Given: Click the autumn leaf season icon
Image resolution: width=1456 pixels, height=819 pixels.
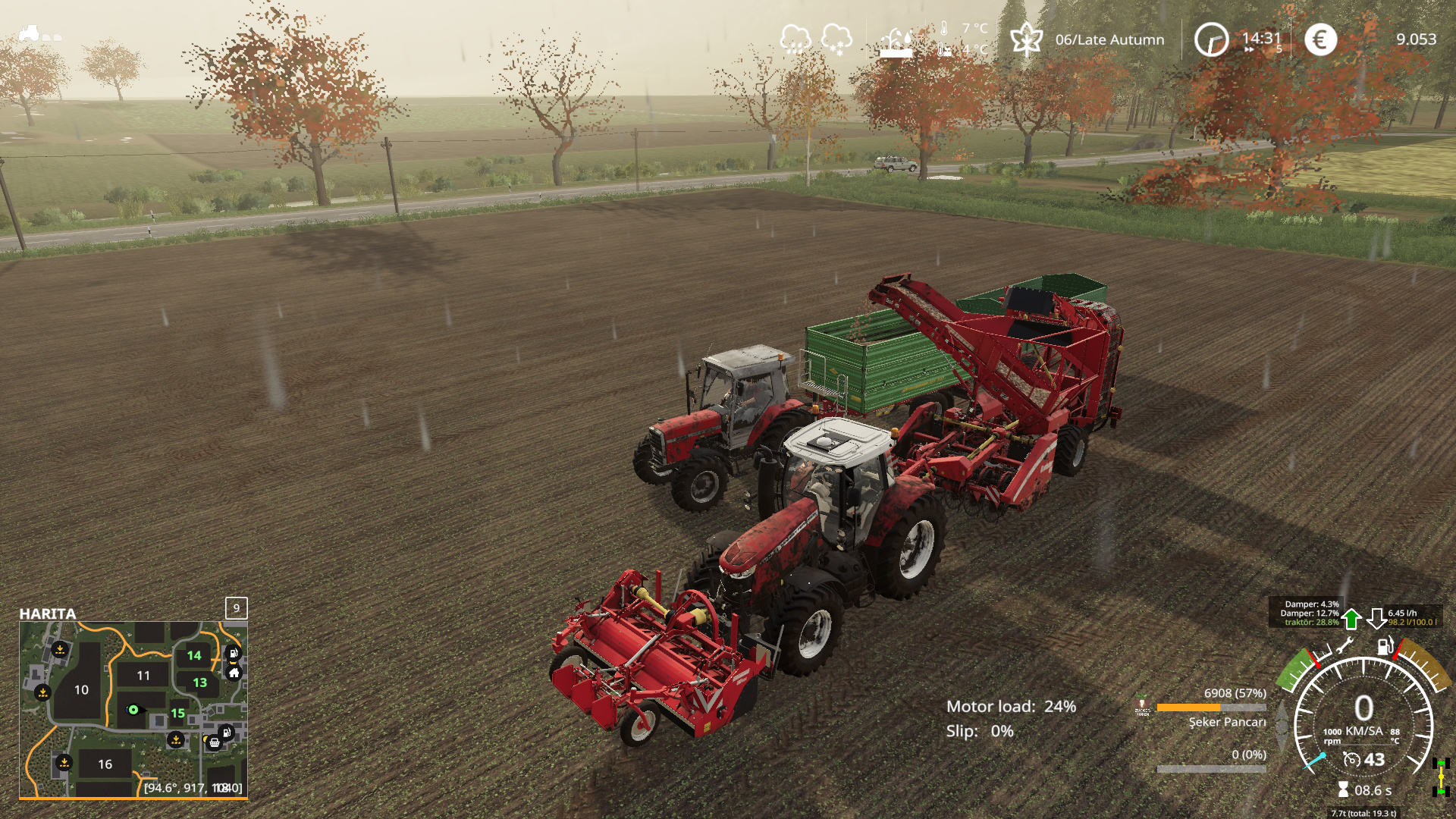Looking at the screenshot, I should coord(1026,39).
